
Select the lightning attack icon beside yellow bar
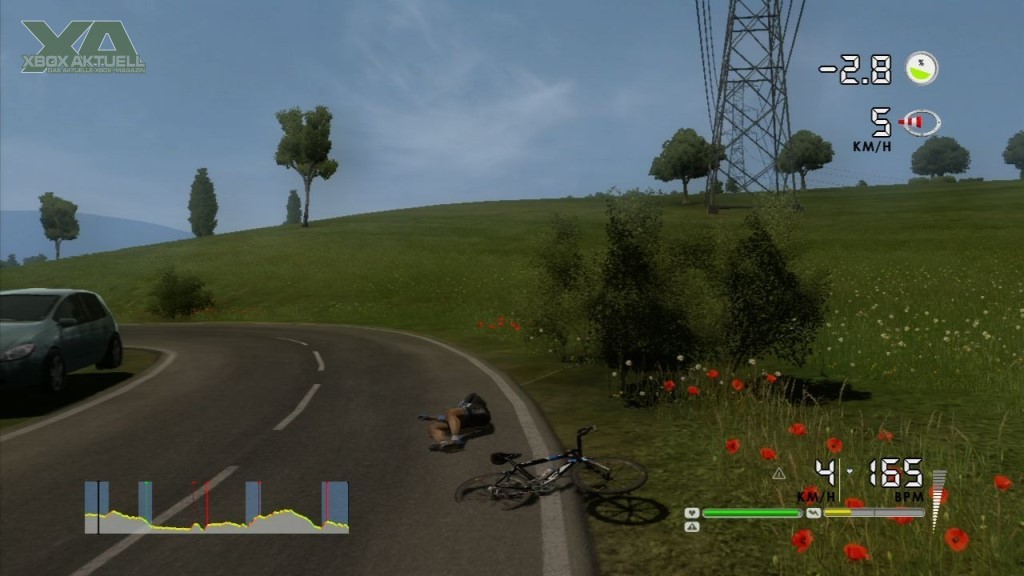pos(813,513)
